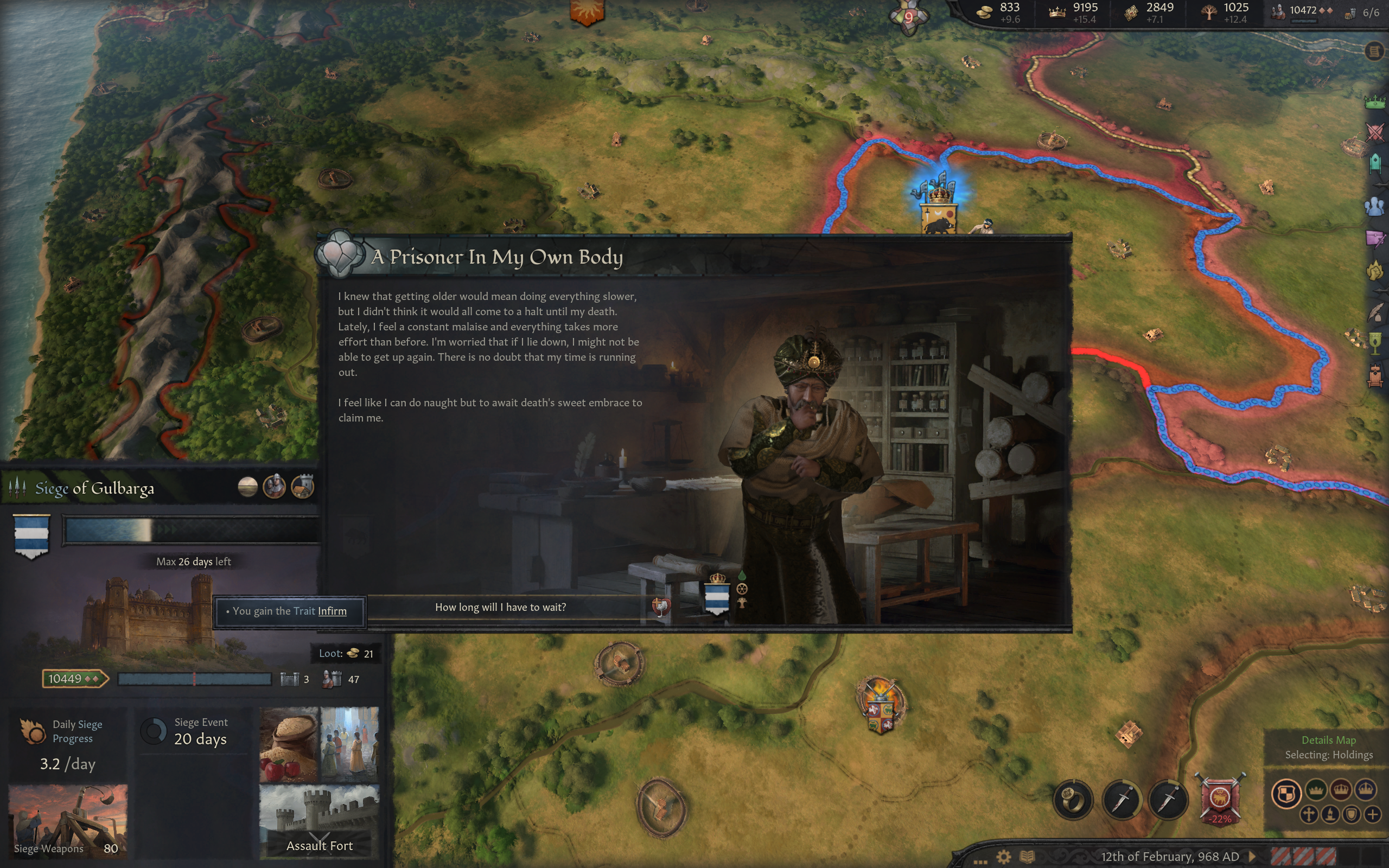The image size is (1389, 868).
Task: Switch to the Faith map mode cross button
Action: point(1309,814)
